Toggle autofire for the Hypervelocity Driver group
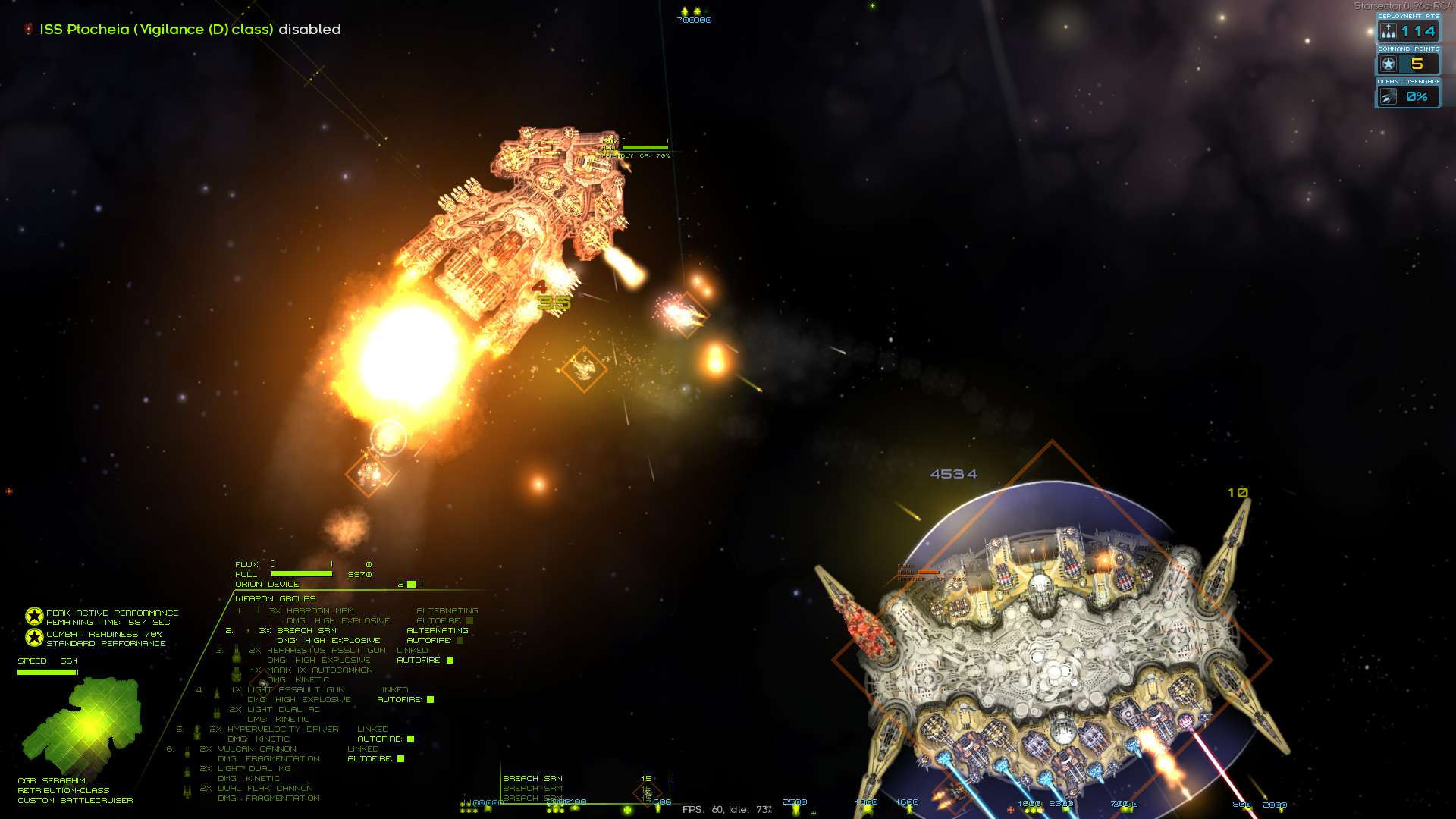Viewport: 1456px width, 819px height. point(410,739)
